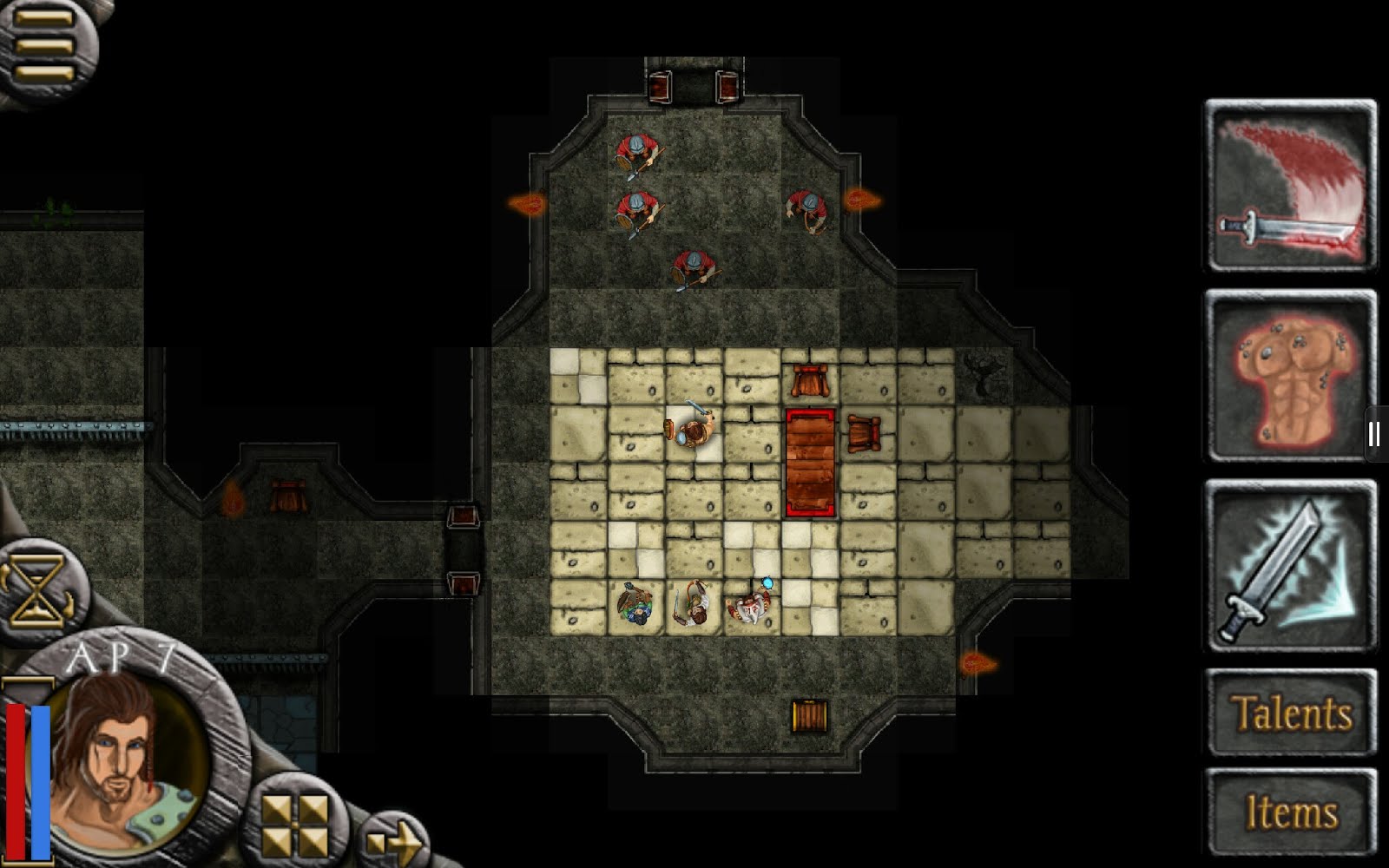Use the glowing blue sword ability
This screenshot has width=1389, height=868.
click(1290, 566)
